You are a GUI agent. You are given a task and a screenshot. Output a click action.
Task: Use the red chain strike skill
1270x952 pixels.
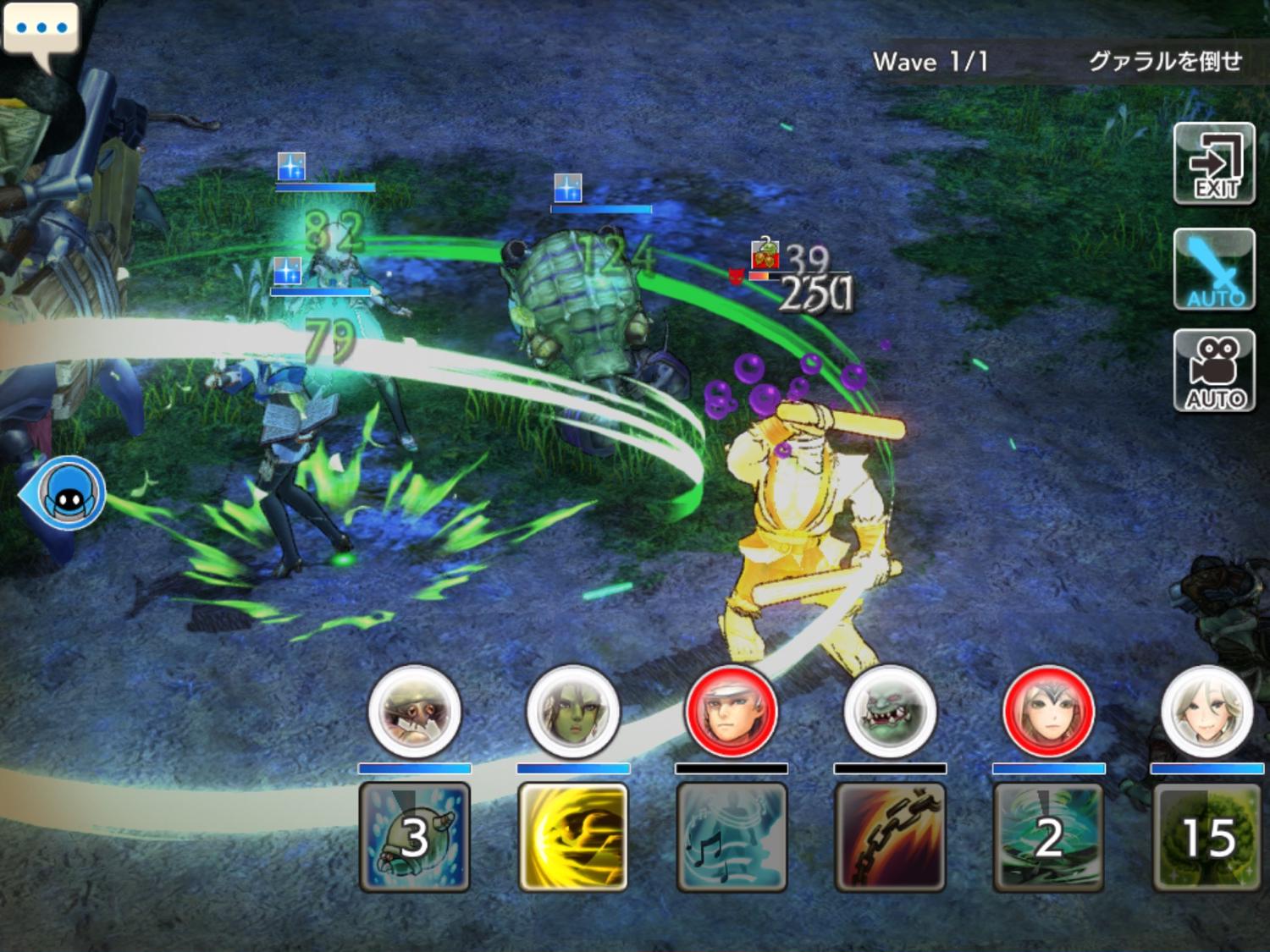coord(890,837)
